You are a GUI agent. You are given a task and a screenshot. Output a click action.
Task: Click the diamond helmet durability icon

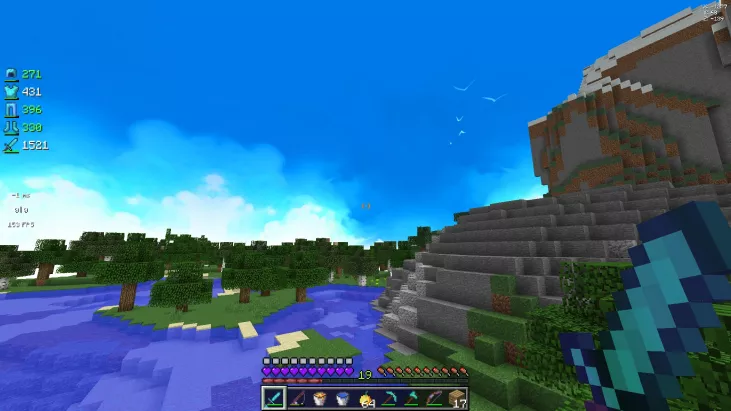(x=11, y=74)
